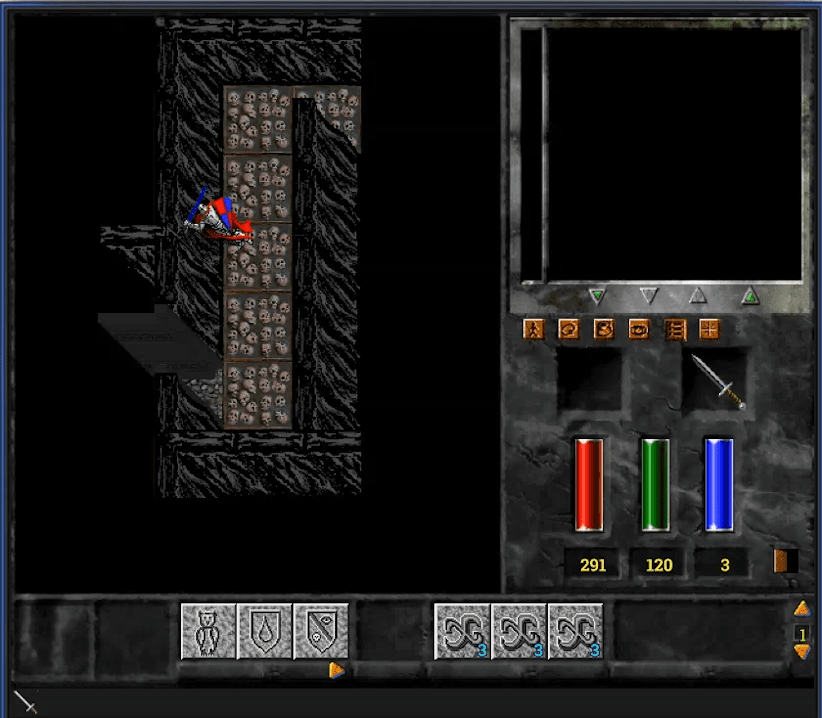This screenshot has height=718, width=822.
Task: Open the list-lines icon button
Action: coord(674,329)
